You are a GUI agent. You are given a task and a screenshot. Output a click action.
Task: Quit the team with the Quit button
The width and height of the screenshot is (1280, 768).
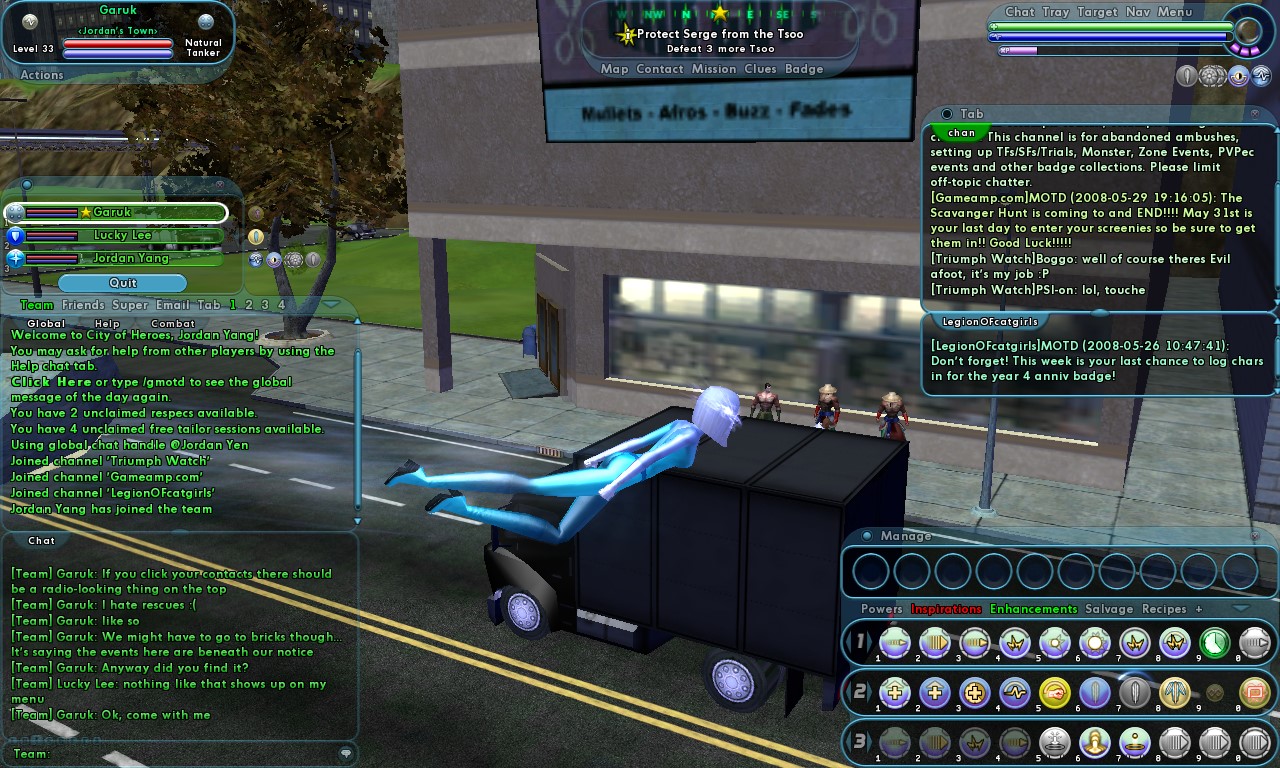click(x=123, y=283)
